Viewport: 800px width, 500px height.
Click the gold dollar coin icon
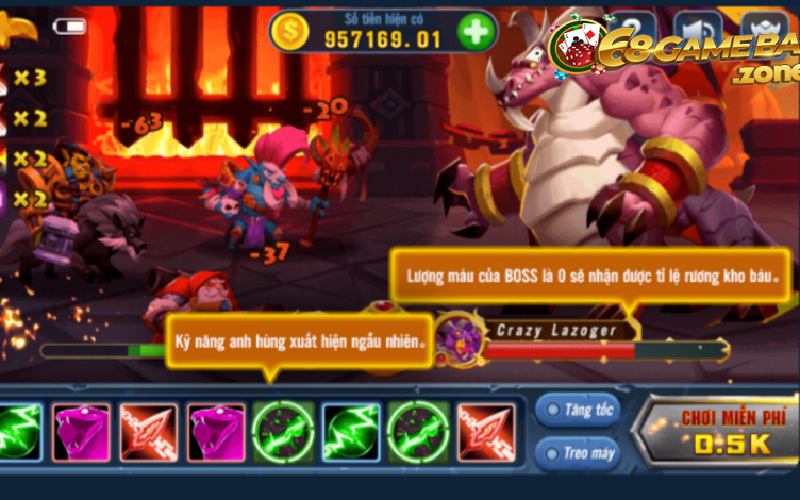pos(290,32)
